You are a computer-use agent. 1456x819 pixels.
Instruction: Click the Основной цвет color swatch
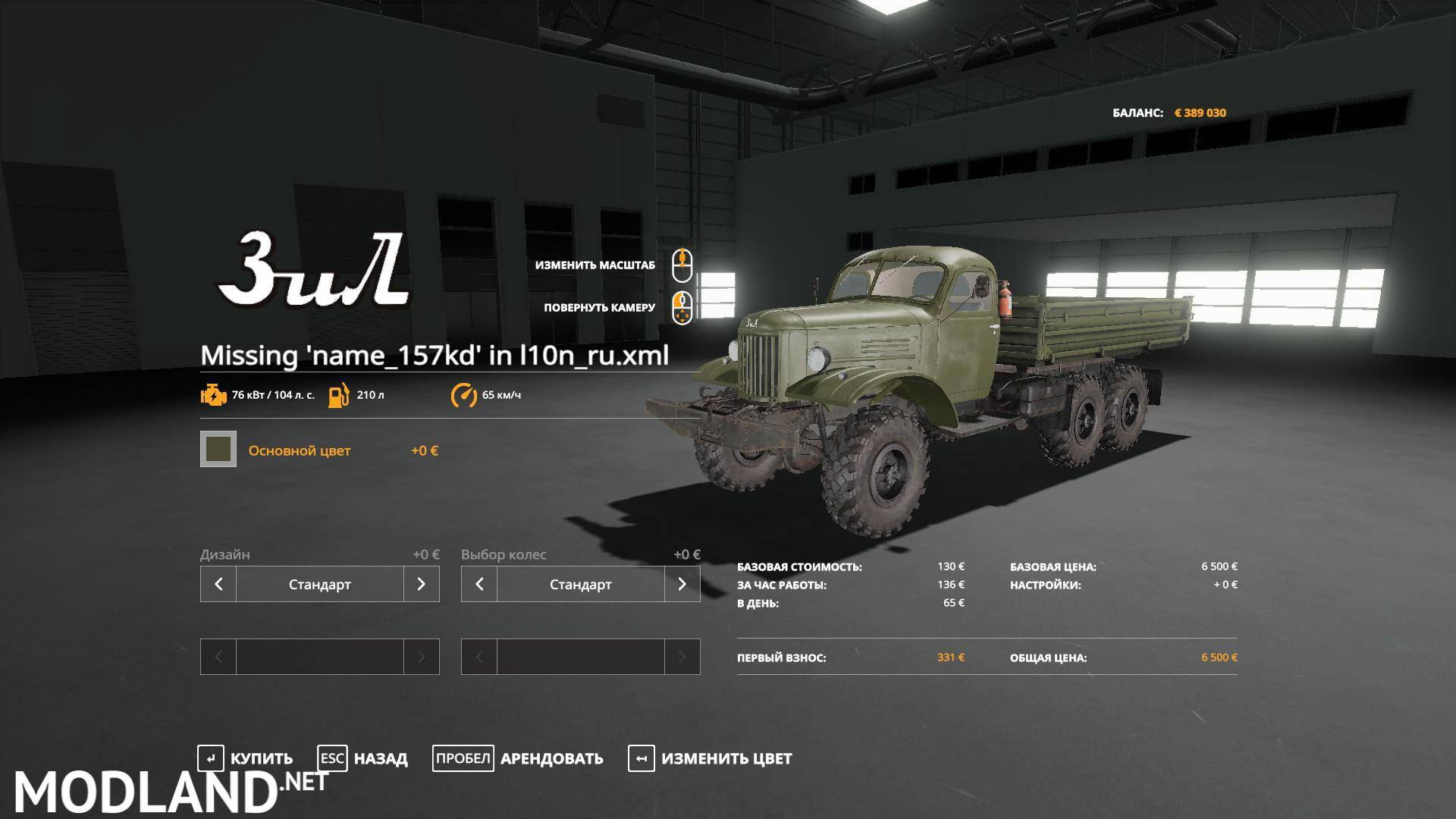[218, 450]
